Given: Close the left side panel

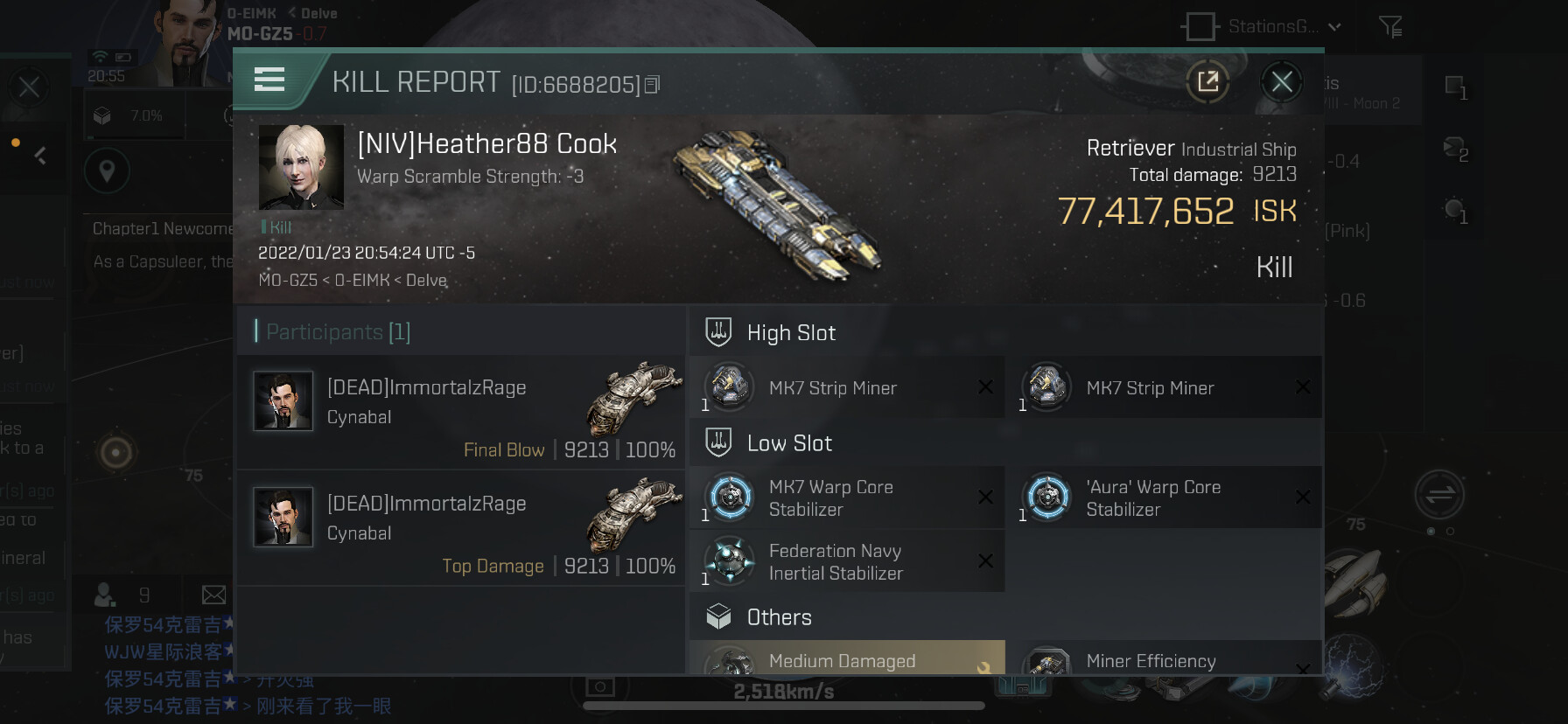Looking at the screenshot, I should point(29,87).
